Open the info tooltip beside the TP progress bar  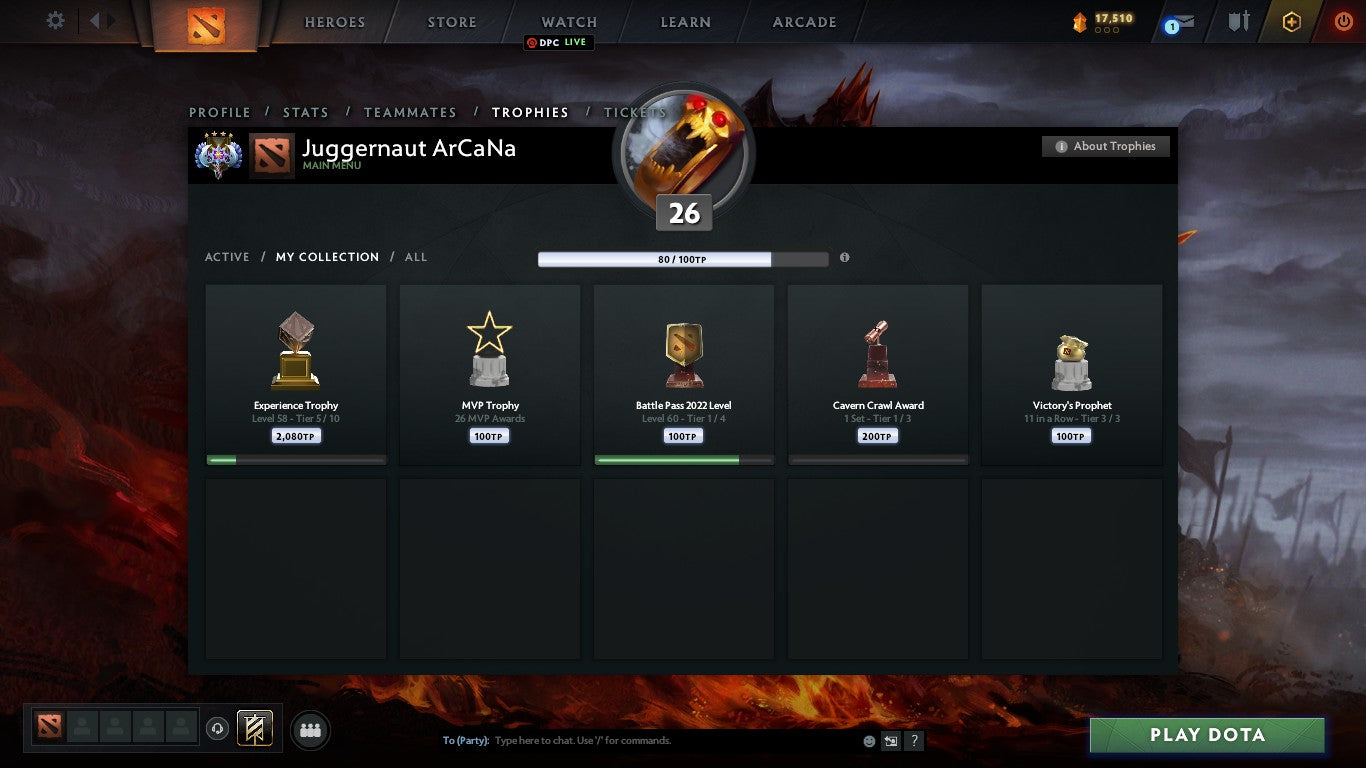click(844, 257)
